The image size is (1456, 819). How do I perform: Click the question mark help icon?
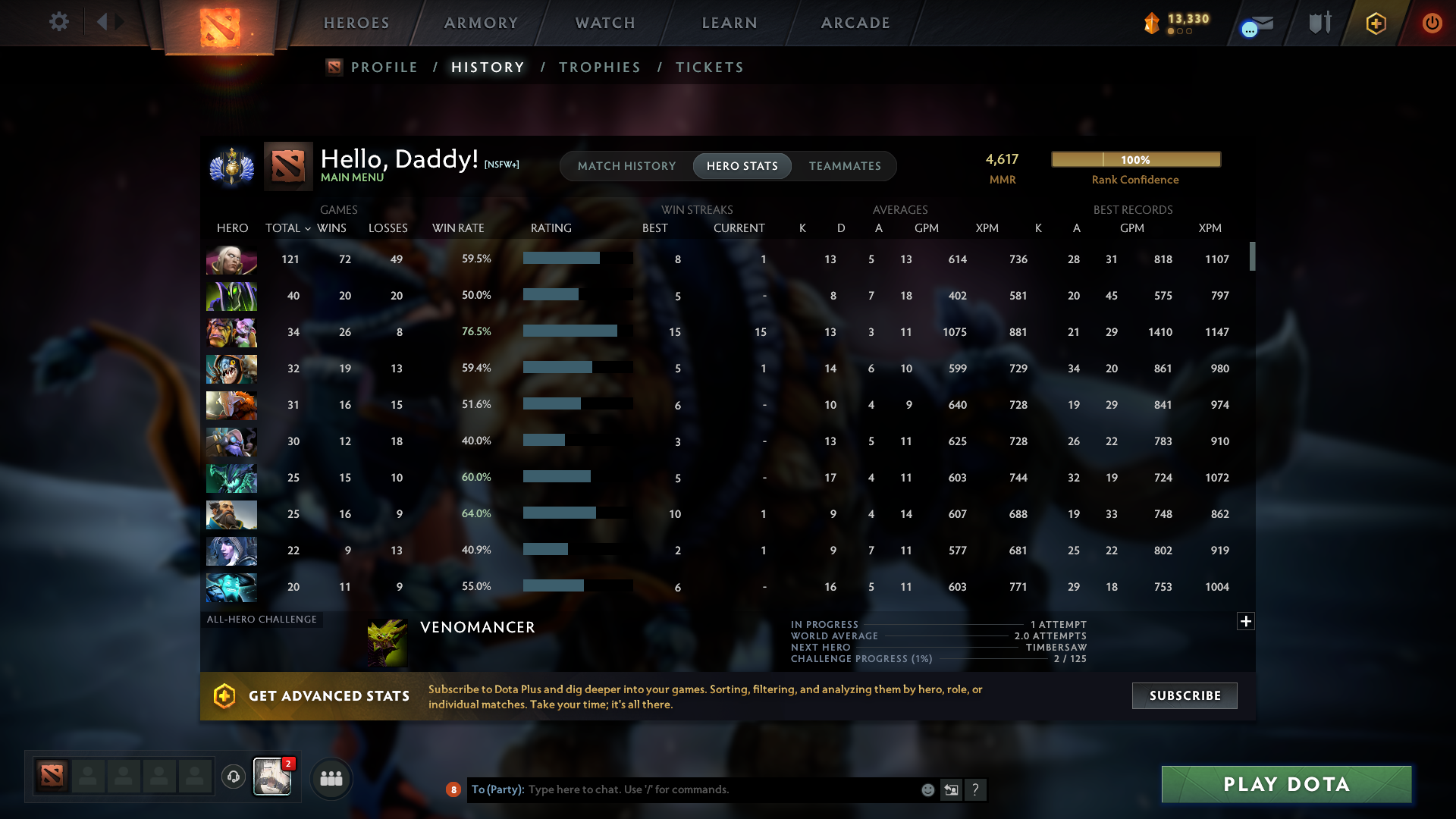pyautogui.click(x=976, y=789)
